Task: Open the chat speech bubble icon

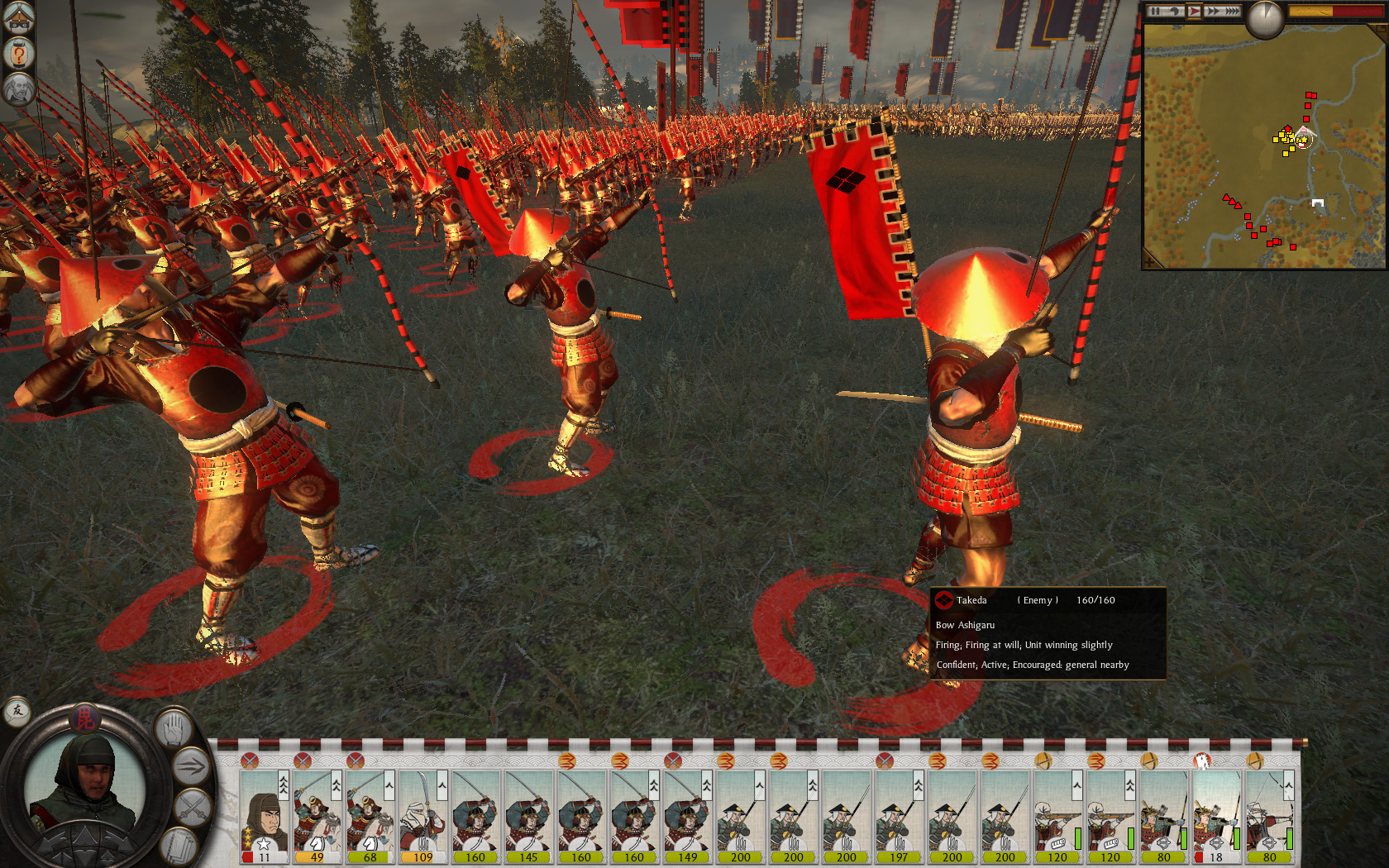Action: [17, 711]
